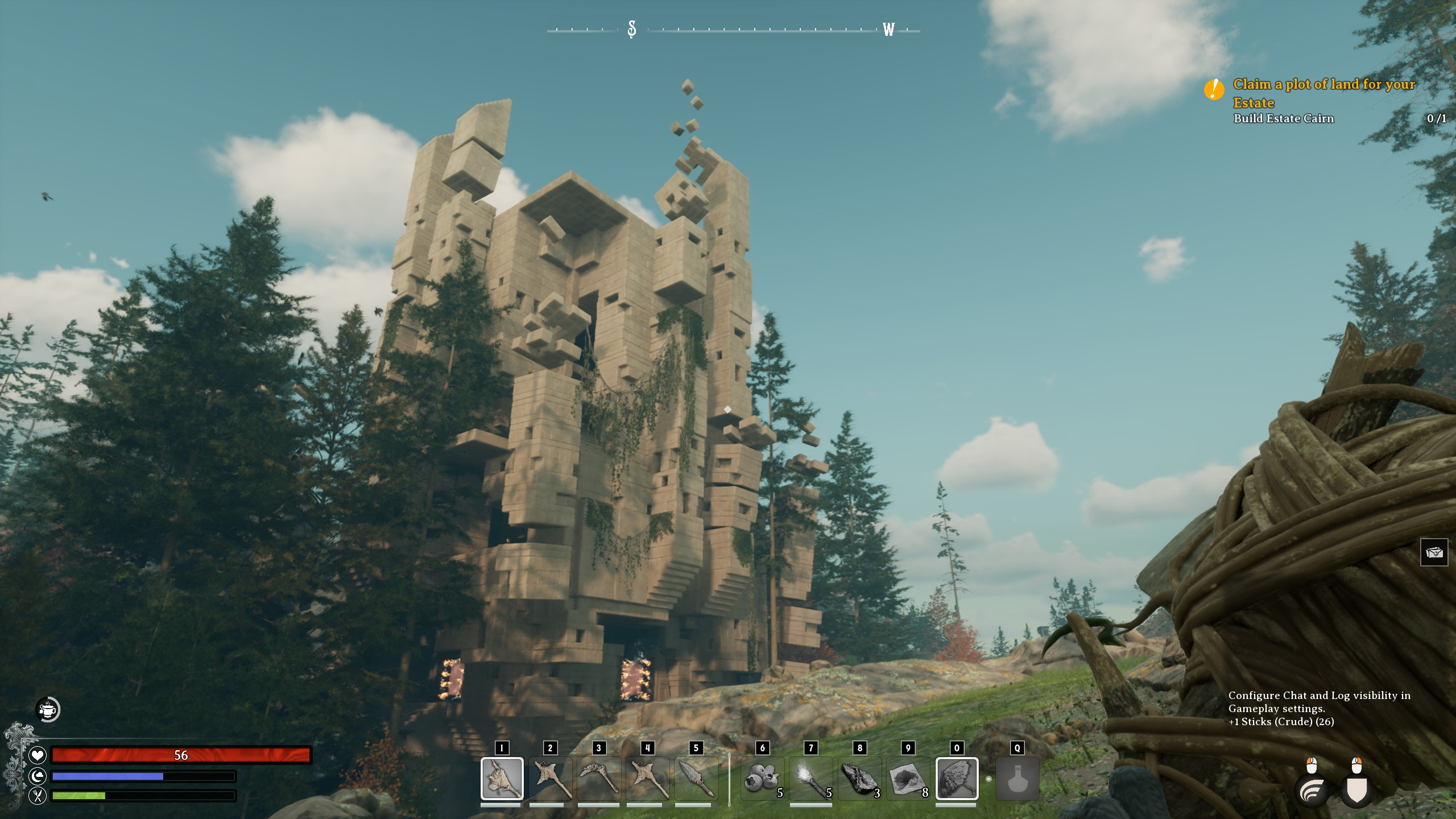1456x819 pixels.
Task: Equip the sickle in hotbar slot 3
Action: 598,778
